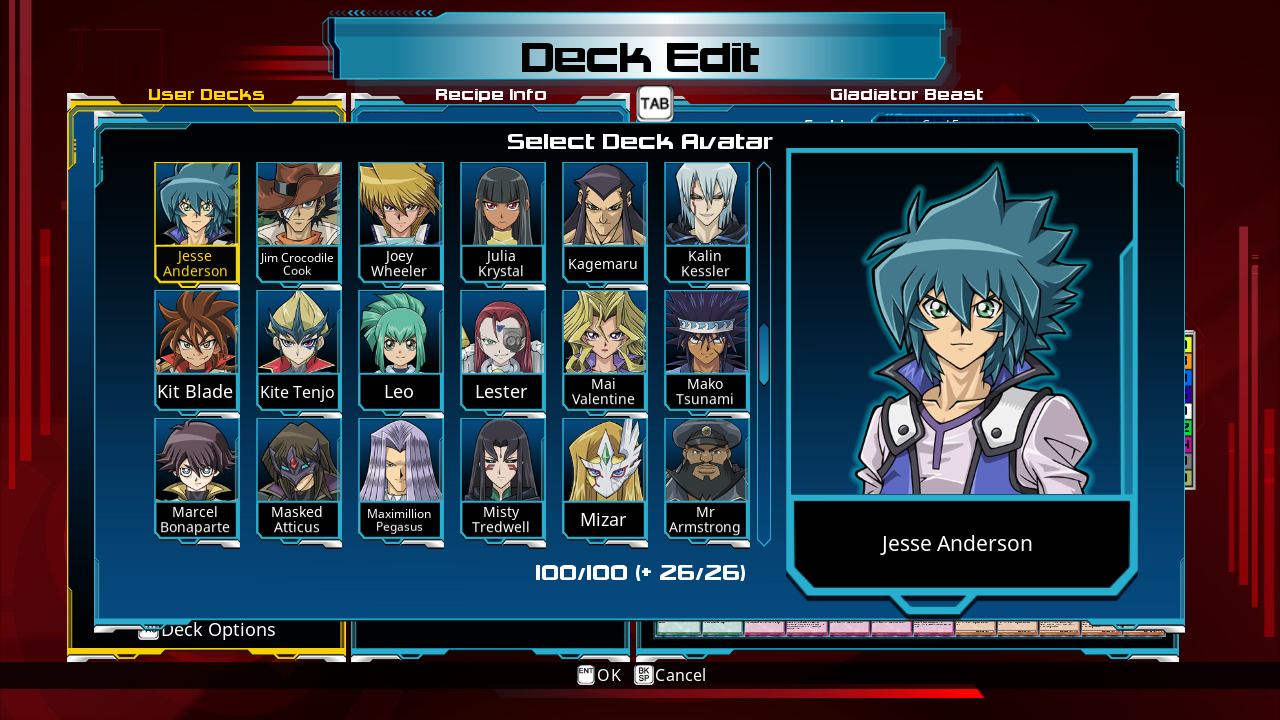This screenshot has height=720, width=1280.
Task: Choose the Mizar avatar
Action: click(x=604, y=465)
